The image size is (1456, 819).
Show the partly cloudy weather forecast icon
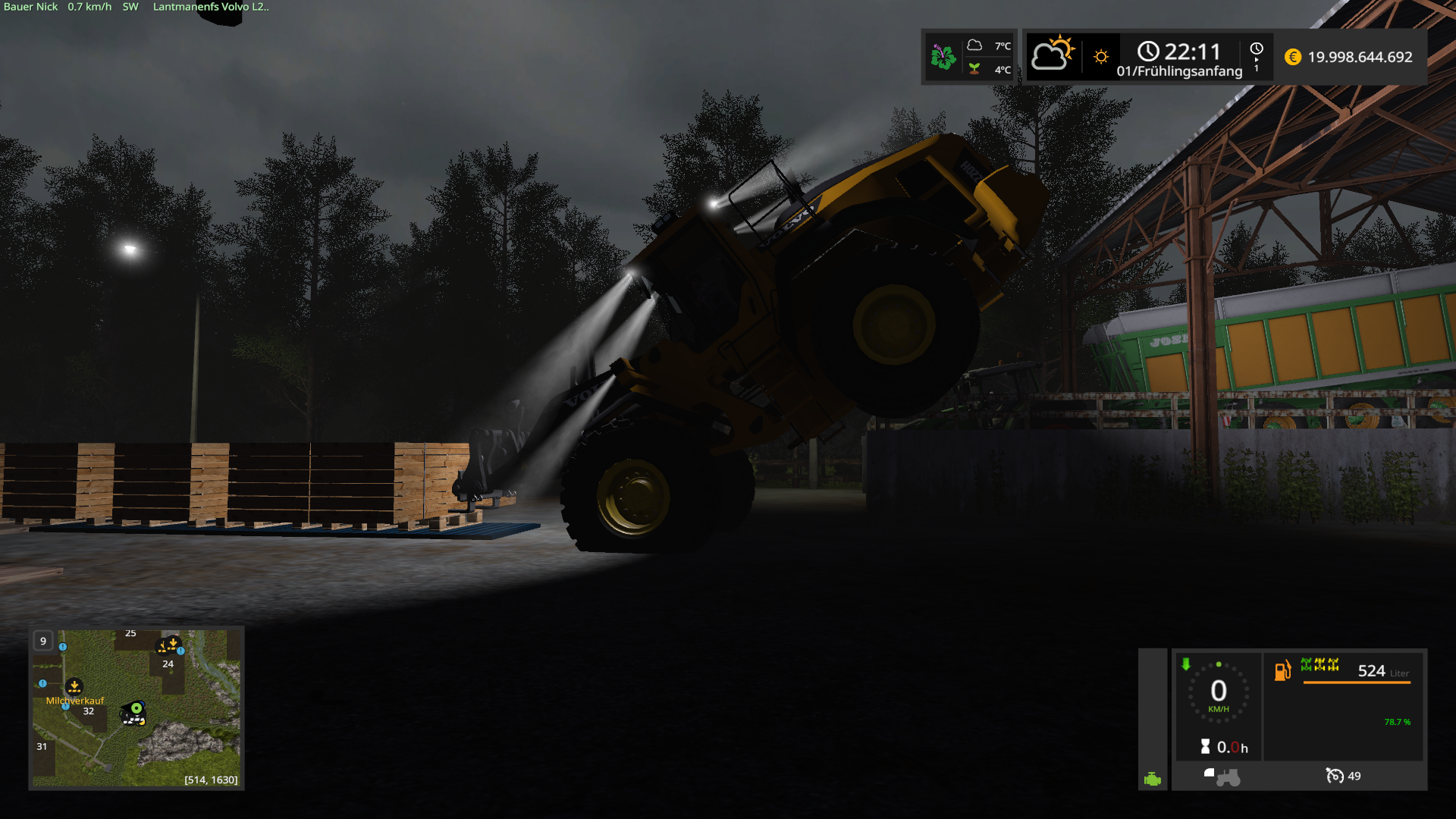pyautogui.click(x=1053, y=55)
